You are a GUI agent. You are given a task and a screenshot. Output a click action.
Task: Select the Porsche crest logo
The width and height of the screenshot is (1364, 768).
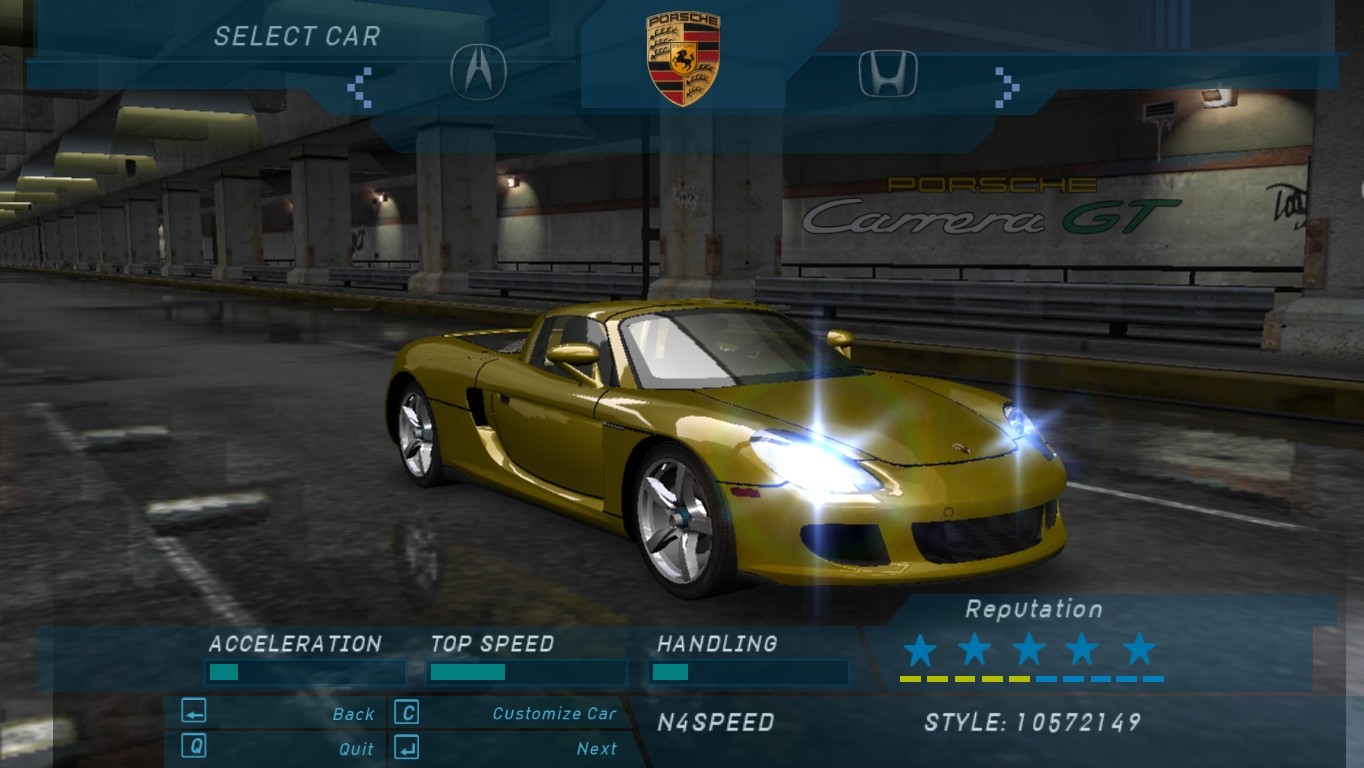[x=683, y=58]
